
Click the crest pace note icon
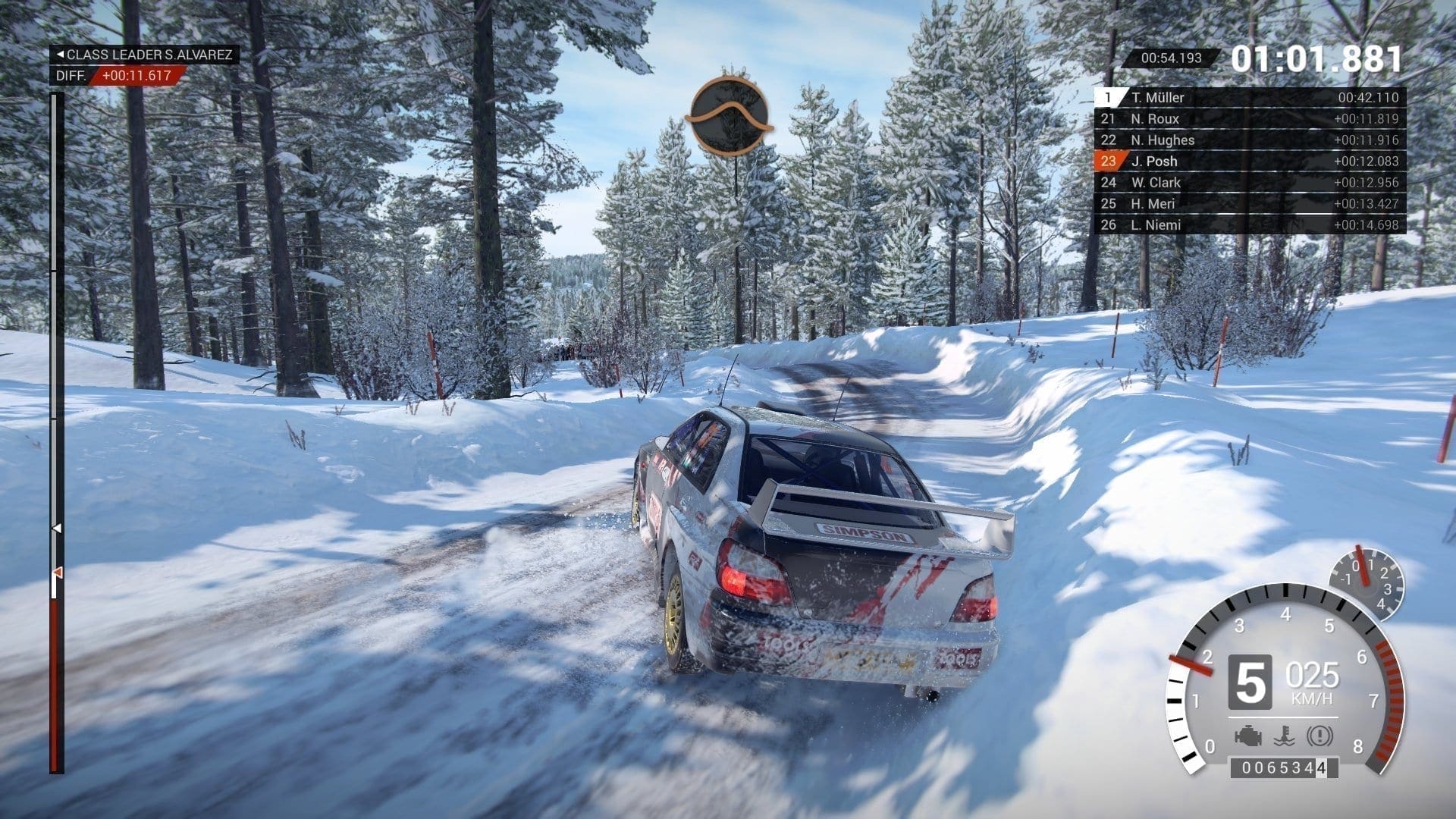coord(730,116)
